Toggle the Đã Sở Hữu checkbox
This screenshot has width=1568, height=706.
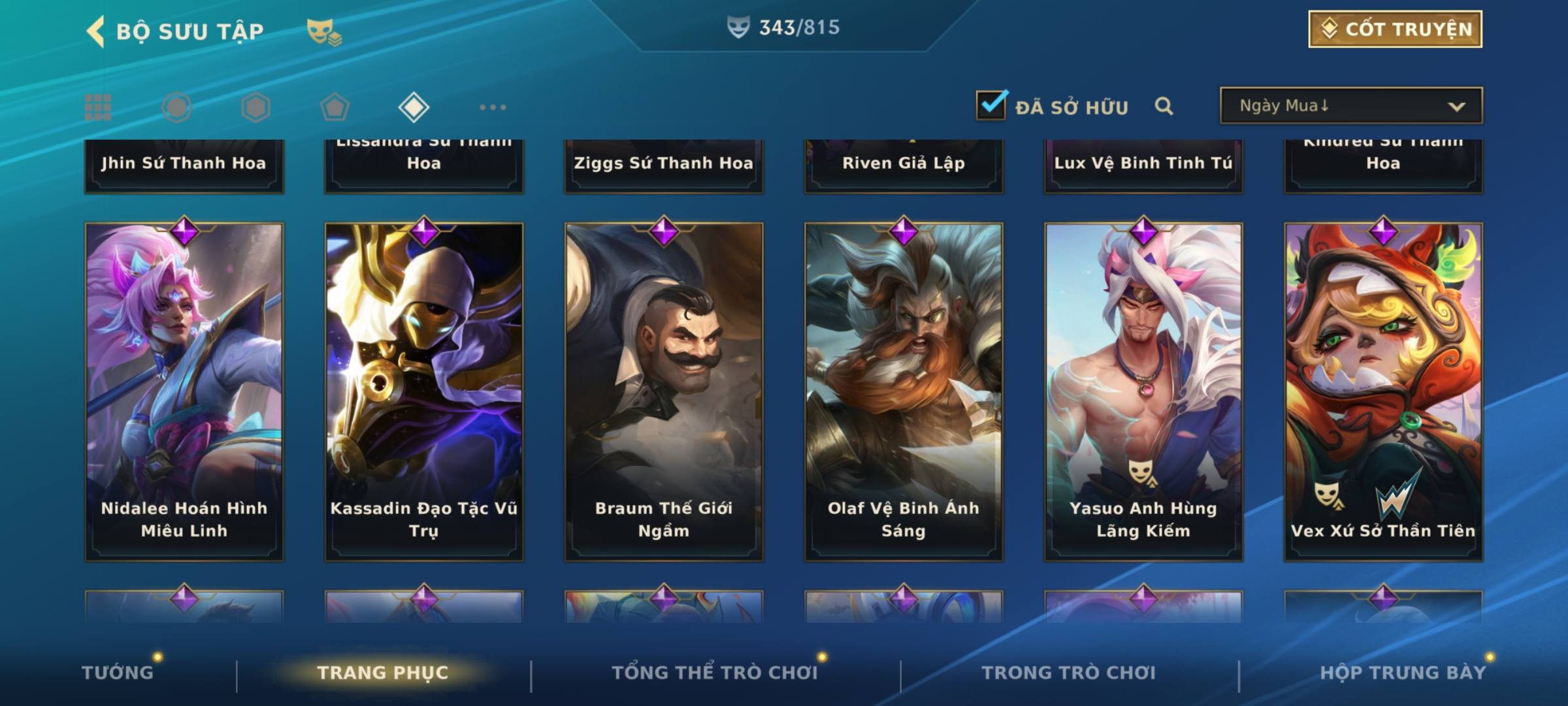coord(991,105)
